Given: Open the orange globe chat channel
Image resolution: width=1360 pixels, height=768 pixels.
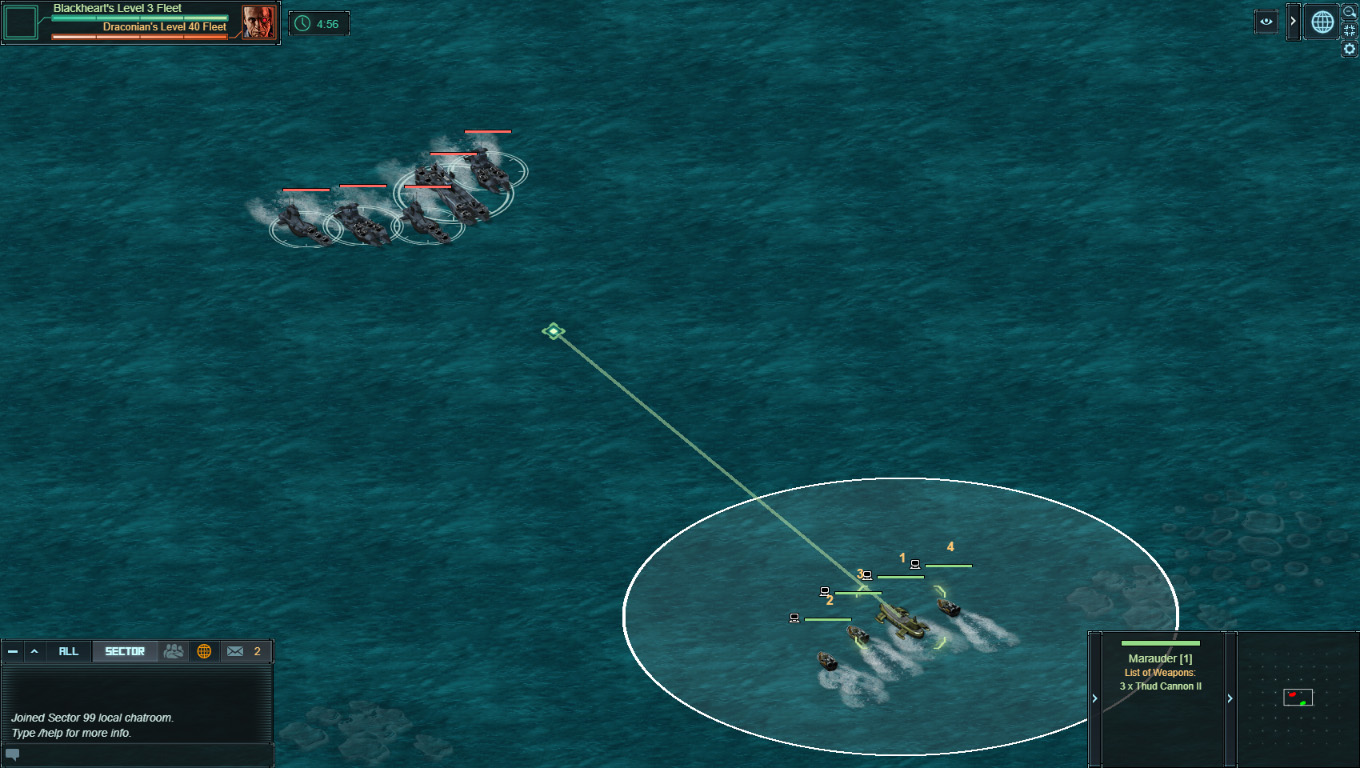Looking at the screenshot, I should point(204,651).
